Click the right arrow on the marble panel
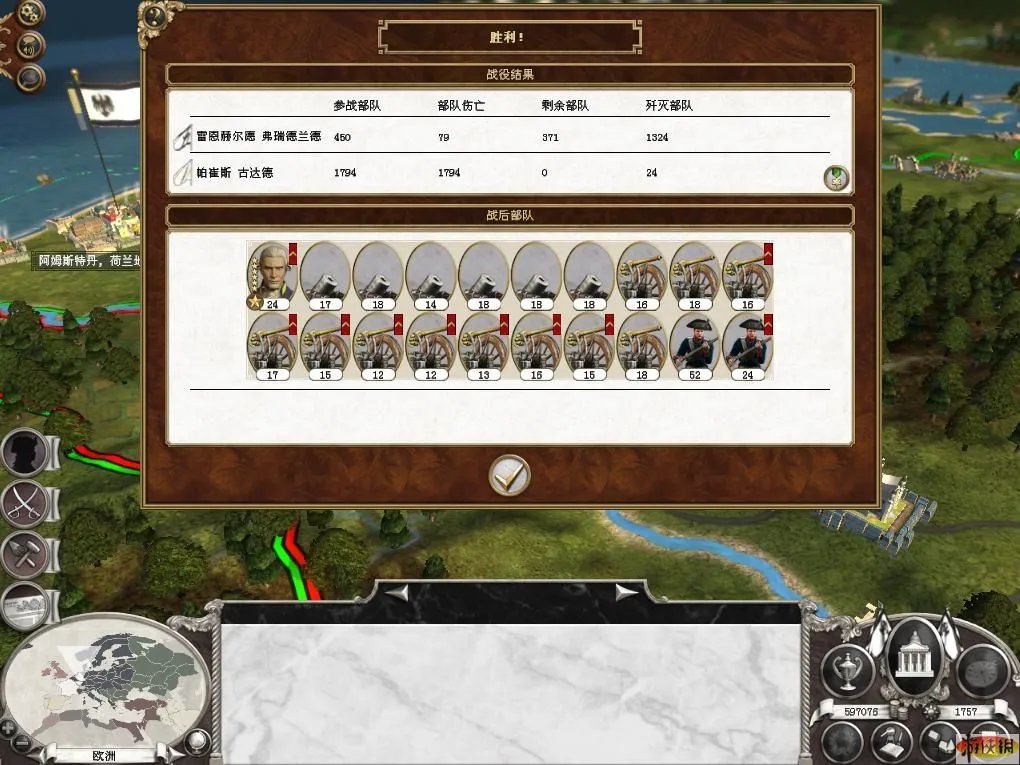Screen dimensions: 1020x765 625,593
